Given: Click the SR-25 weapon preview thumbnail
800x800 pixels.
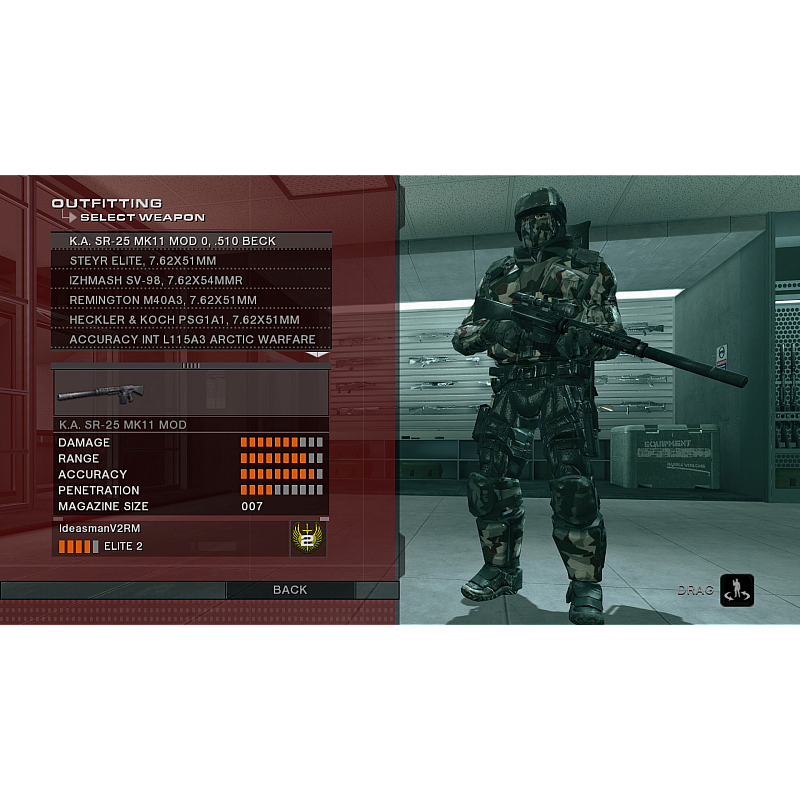Looking at the screenshot, I should [x=100, y=392].
